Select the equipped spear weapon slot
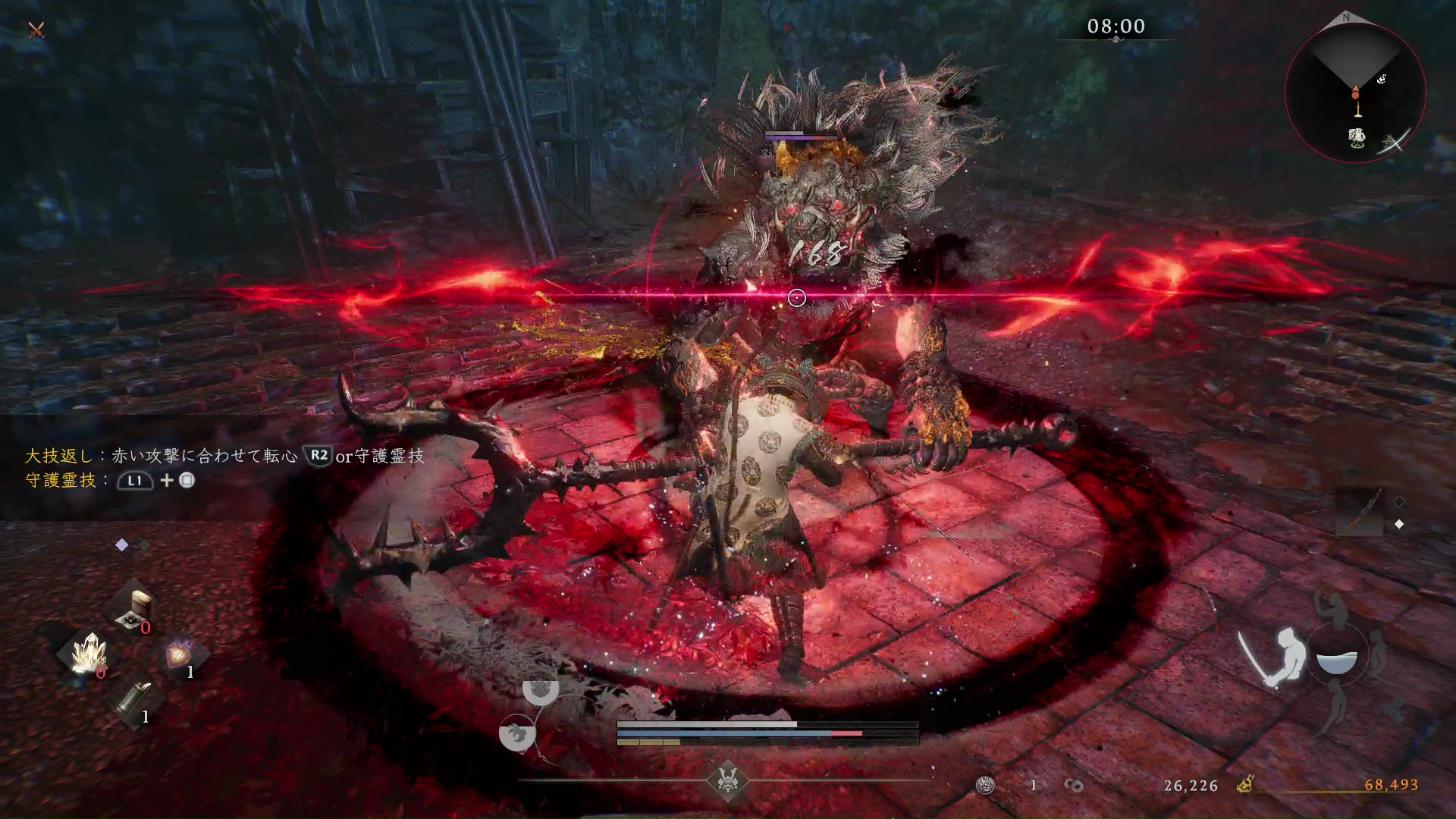This screenshot has width=1456, height=819. 1359,512
